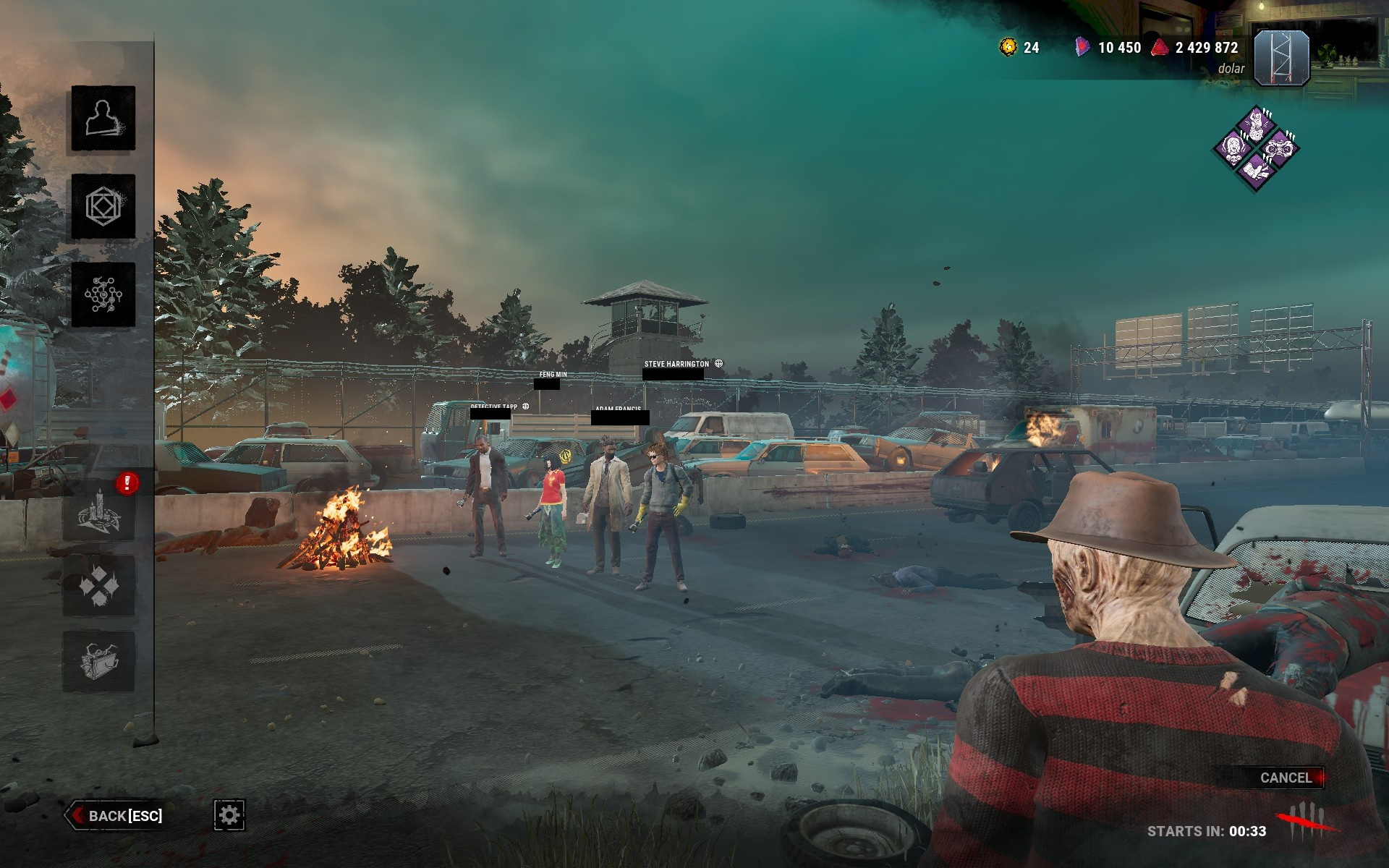
Task: Expand Steve Harrington's crossplay globe indicator
Action: (718, 364)
